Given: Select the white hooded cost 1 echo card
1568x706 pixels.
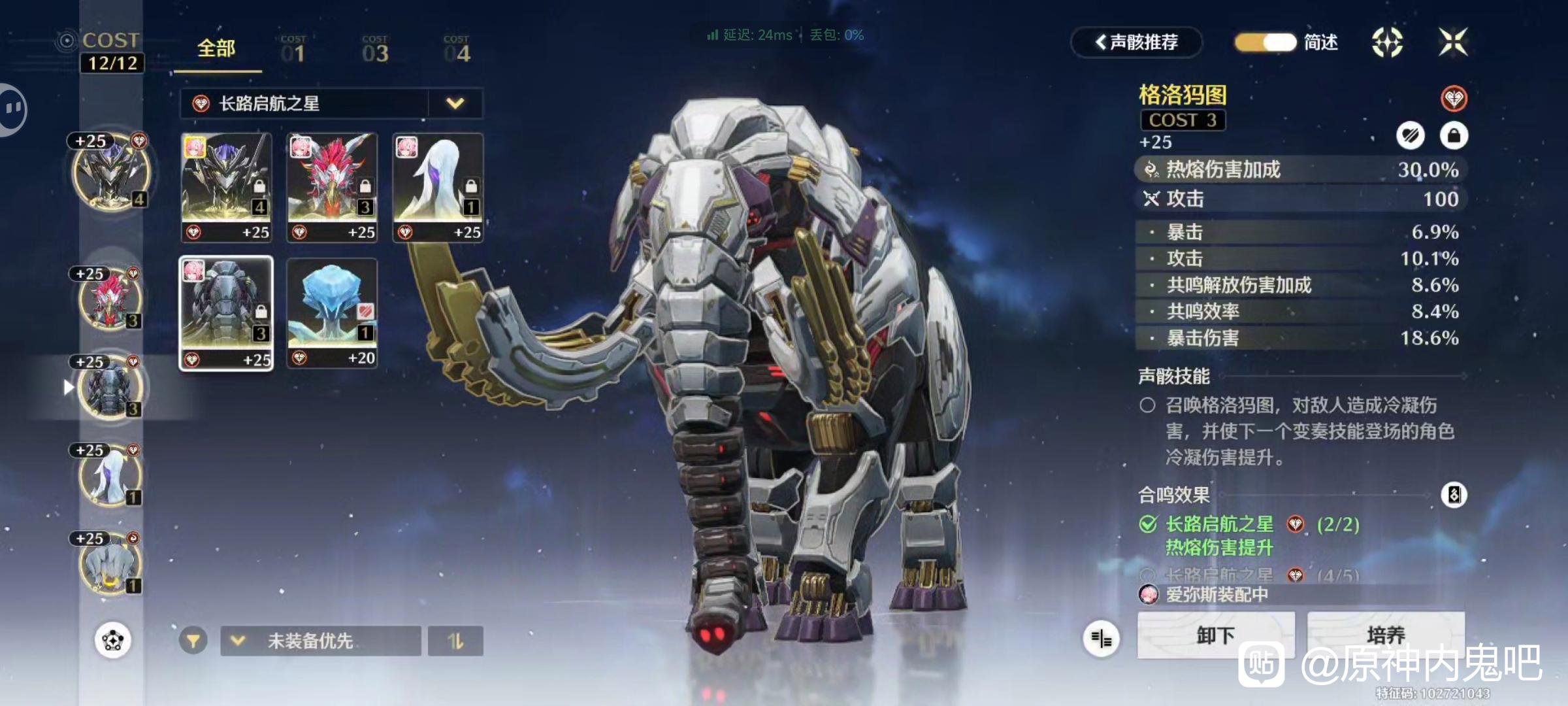Looking at the screenshot, I should 438,187.
